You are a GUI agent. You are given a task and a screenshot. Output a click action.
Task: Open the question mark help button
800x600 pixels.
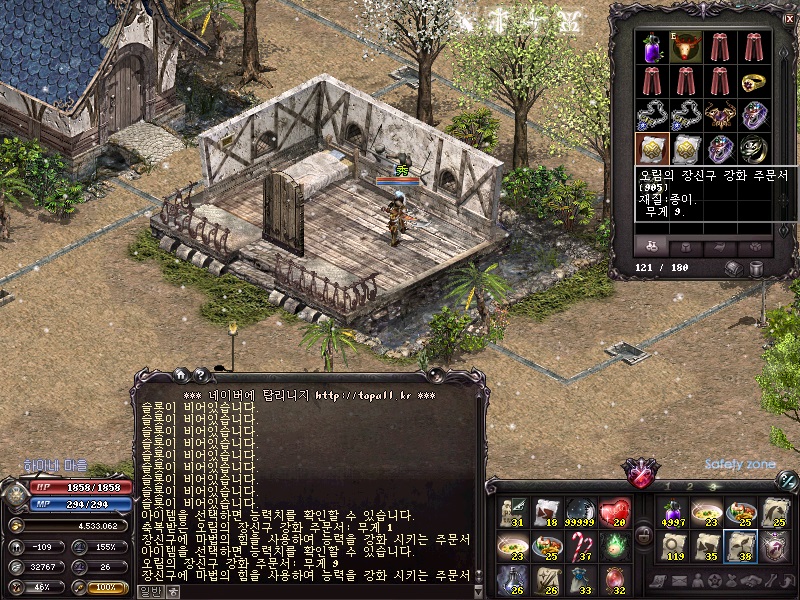[201, 375]
